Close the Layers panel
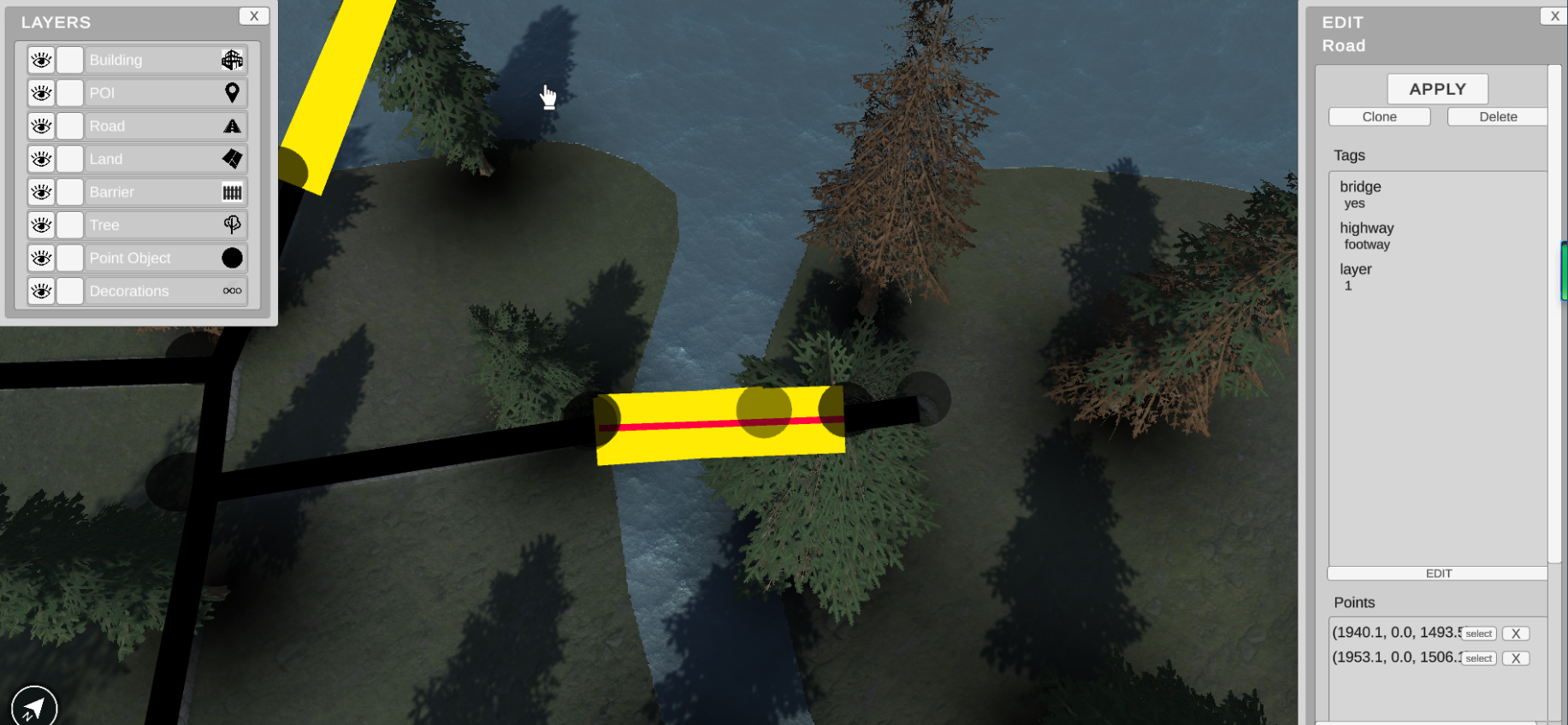The image size is (1568, 725). point(253,16)
